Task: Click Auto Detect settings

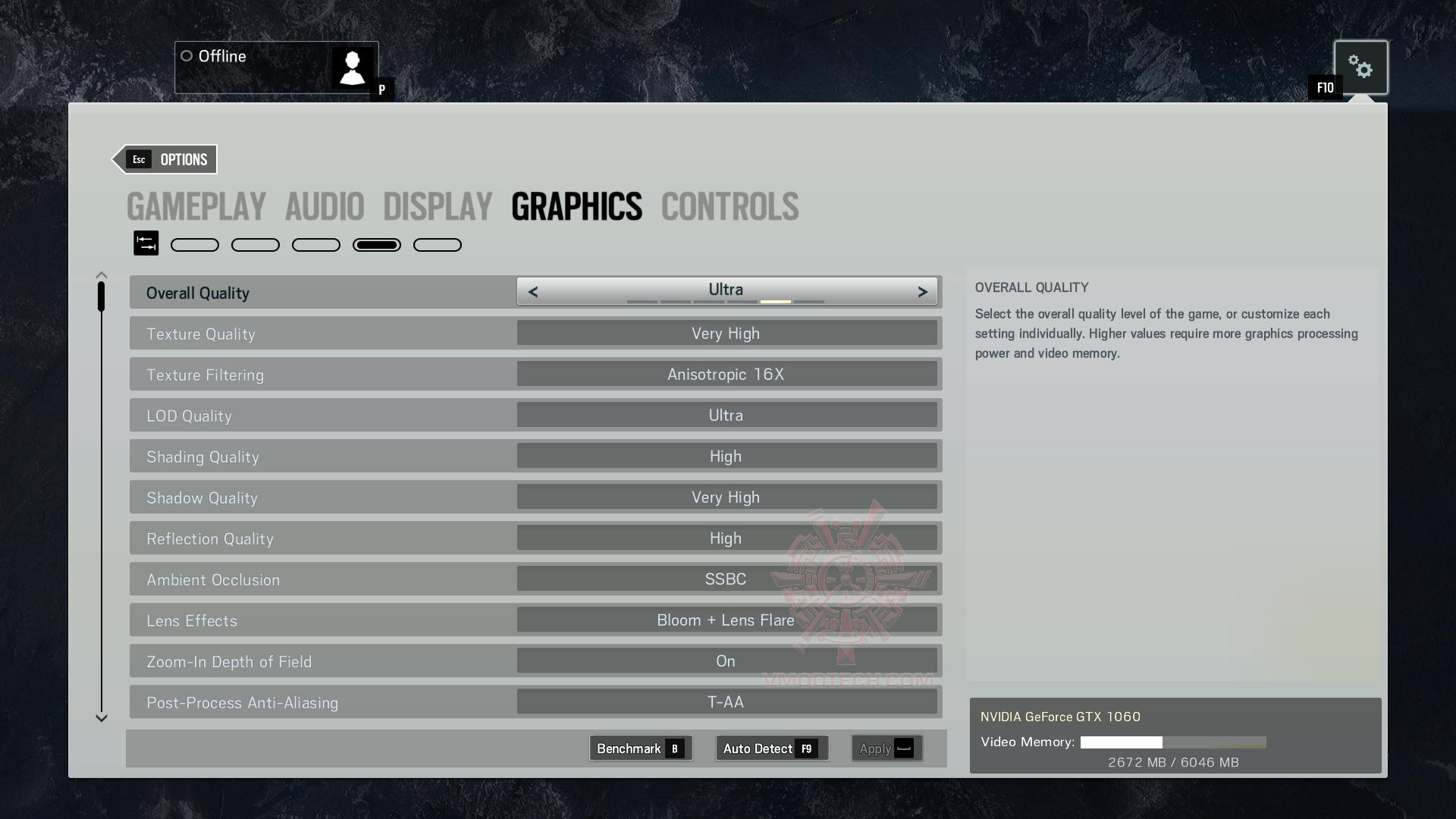Action: point(770,748)
